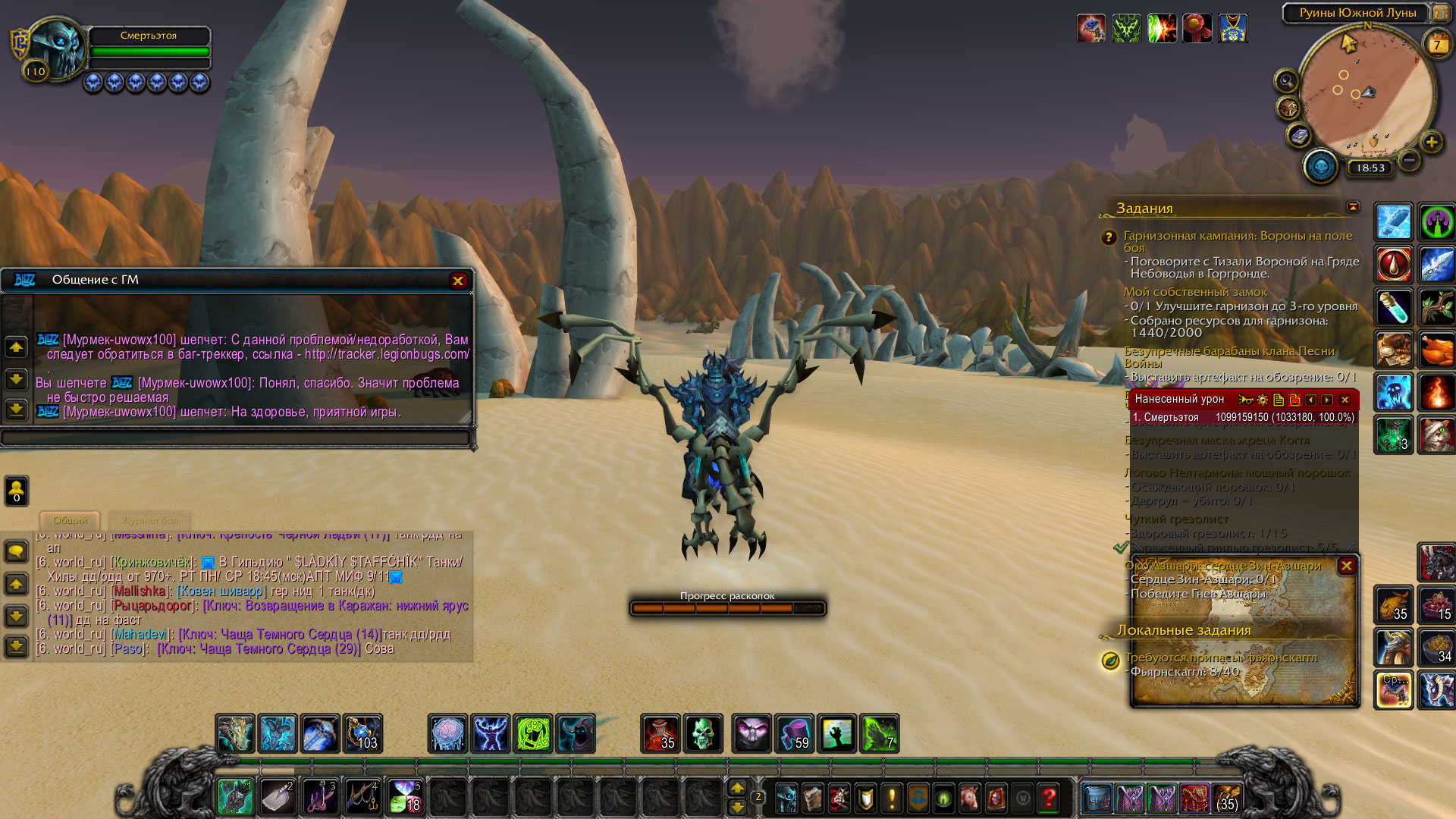This screenshot has width=1456, height=819.
Task: Switch to the Общий chat tab
Action: pos(70,520)
